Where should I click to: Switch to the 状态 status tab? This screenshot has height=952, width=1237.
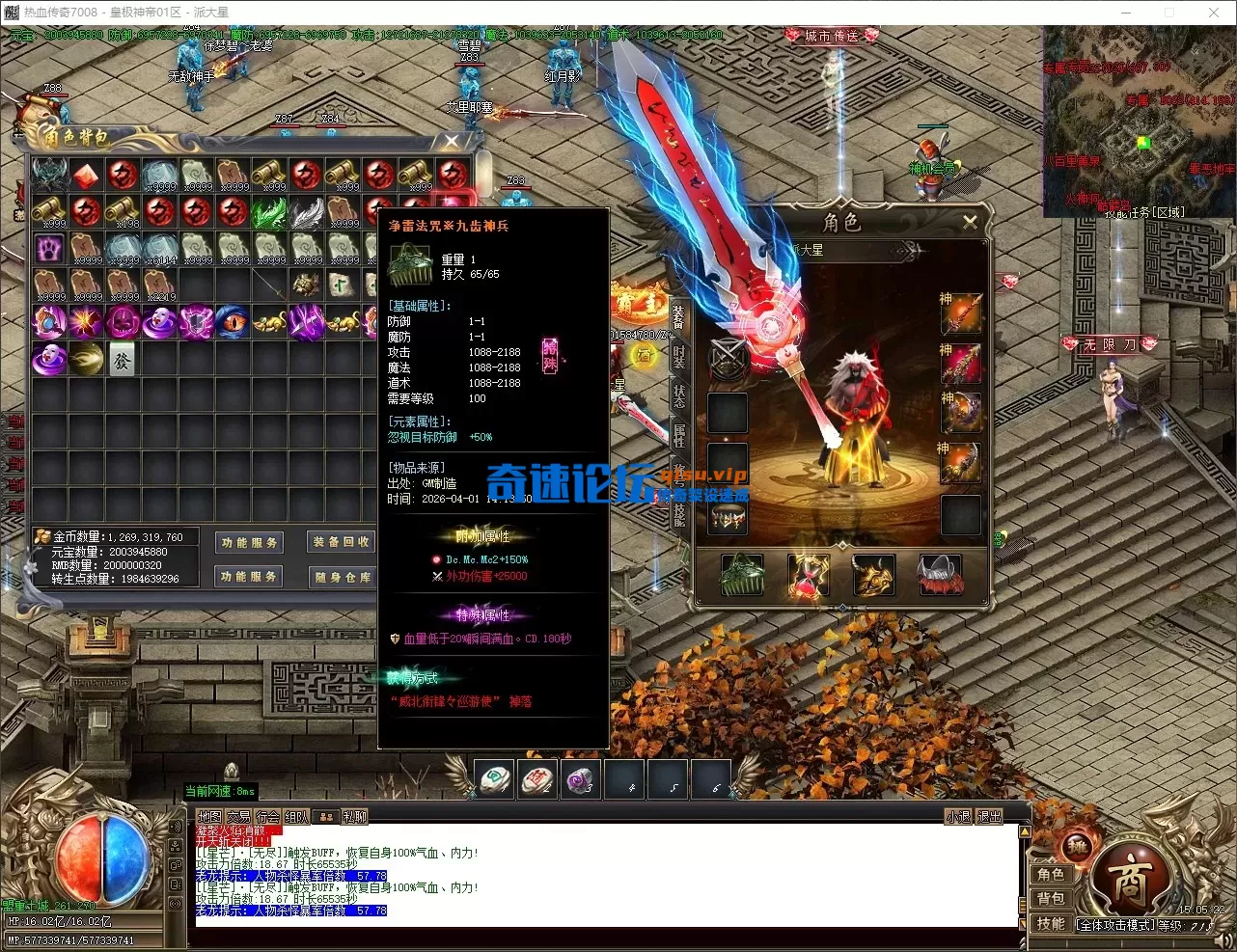[x=678, y=395]
